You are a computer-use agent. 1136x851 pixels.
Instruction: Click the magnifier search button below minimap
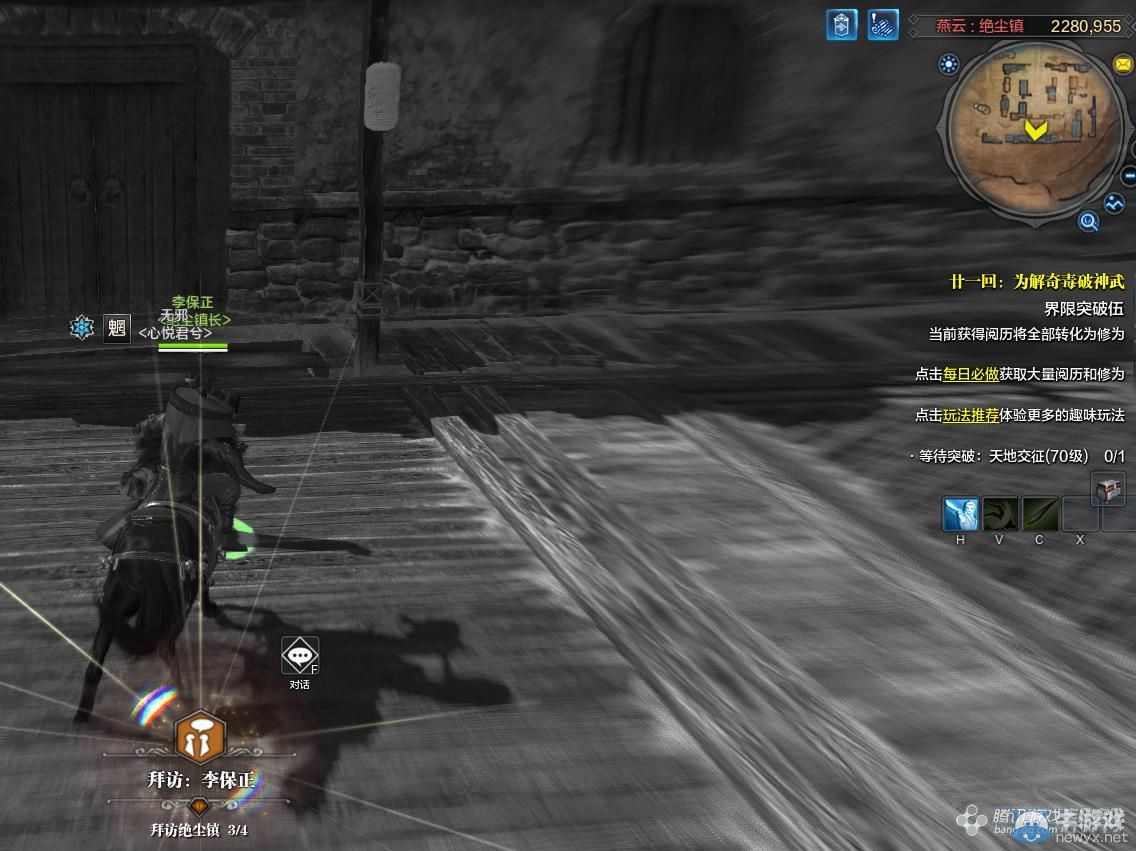pyautogui.click(x=1088, y=221)
